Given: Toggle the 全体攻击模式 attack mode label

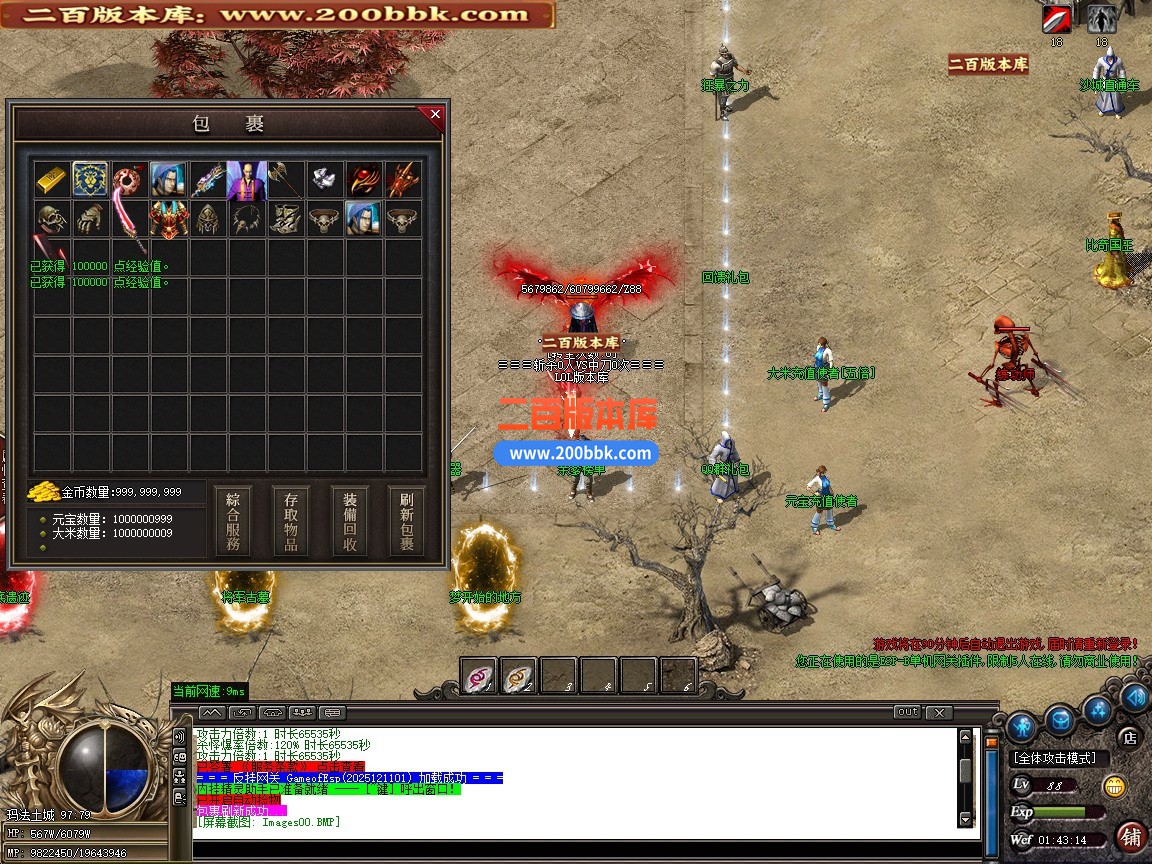Looking at the screenshot, I should pos(1055,759).
